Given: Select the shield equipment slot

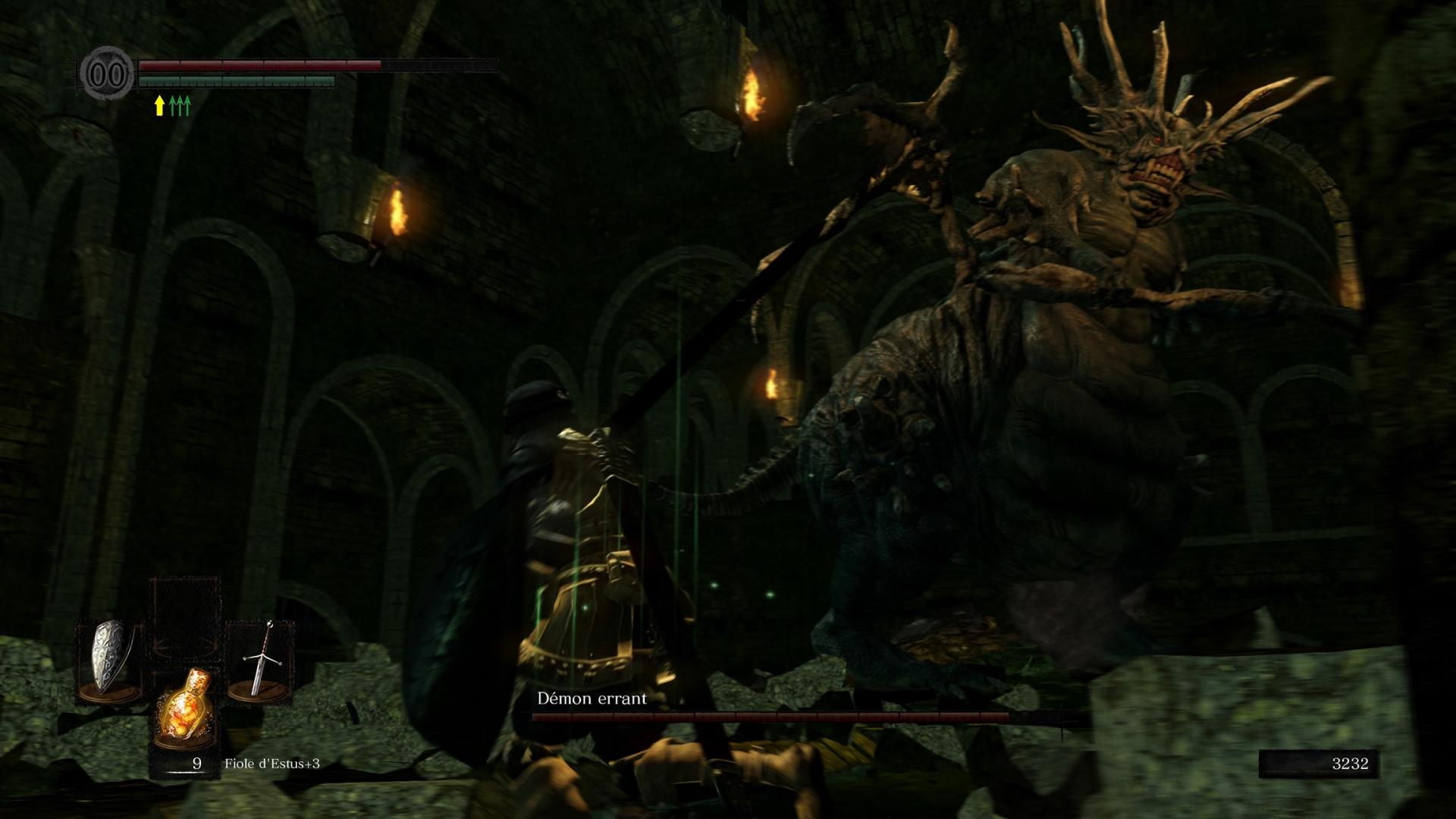Looking at the screenshot, I should click(x=110, y=662).
